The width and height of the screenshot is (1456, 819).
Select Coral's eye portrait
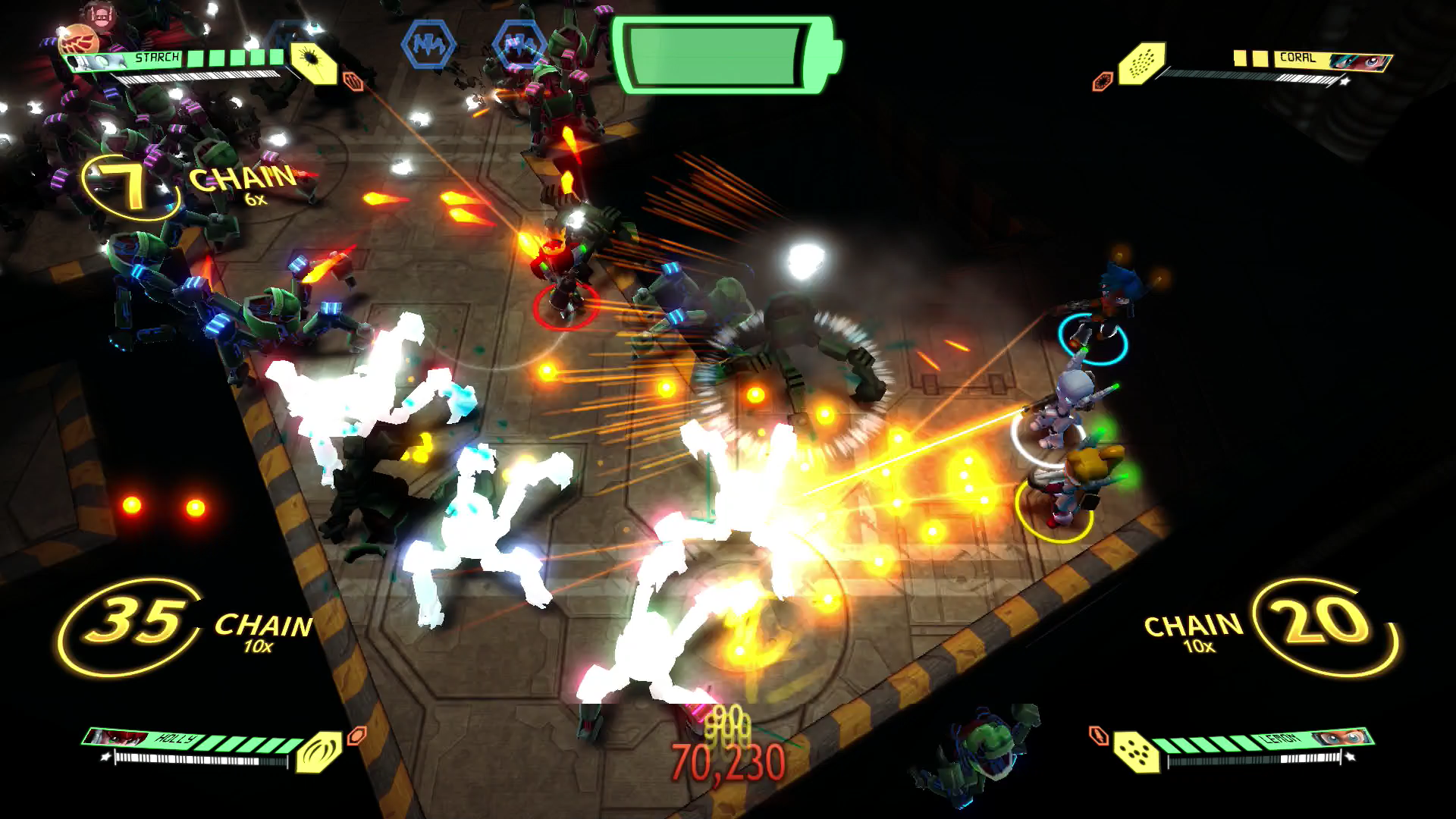(1360, 61)
